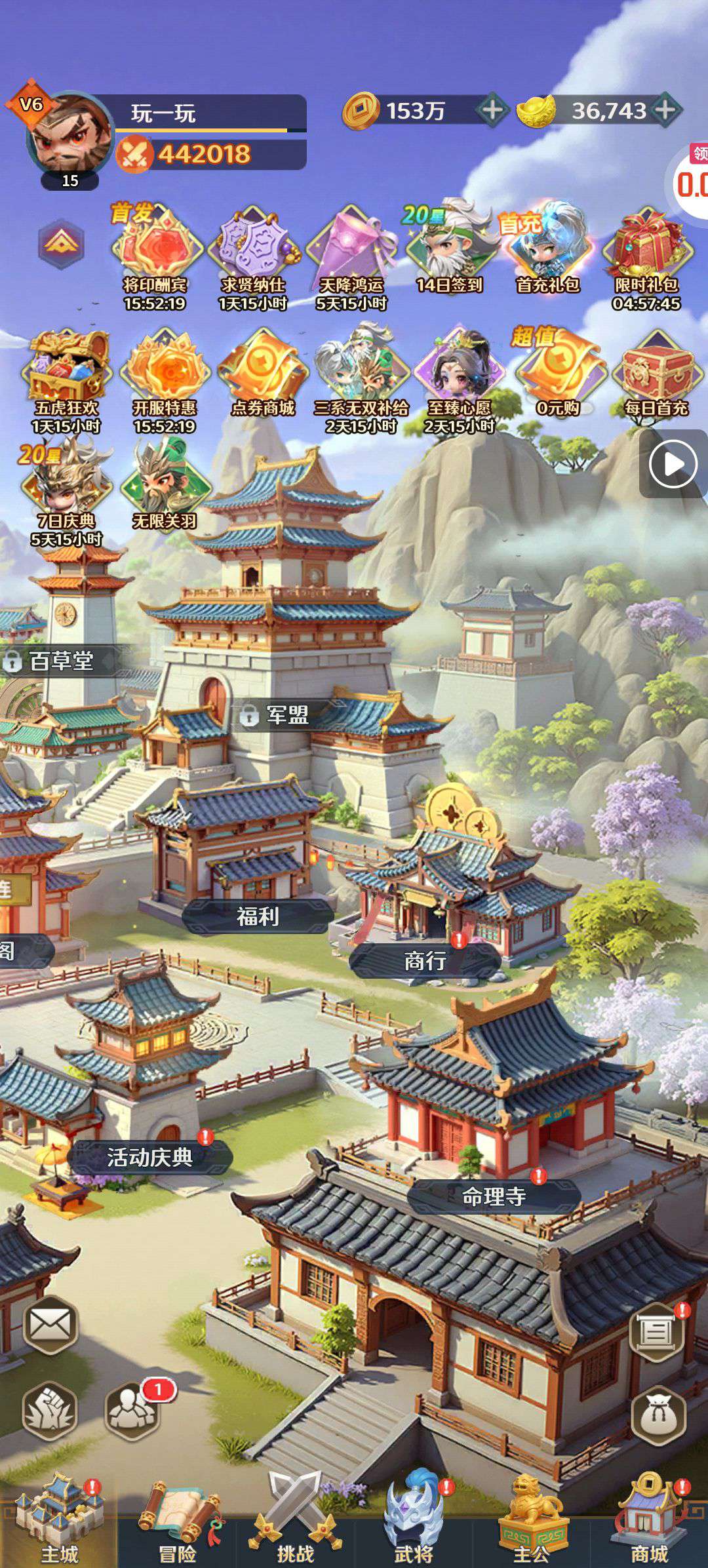Tap the video play button

click(673, 464)
